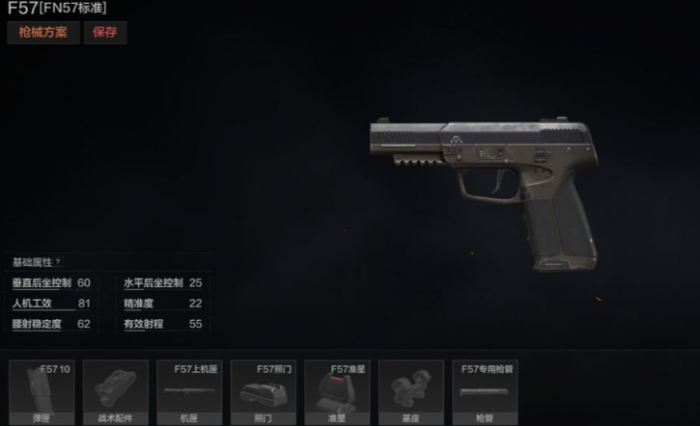This screenshot has width=700, height=426.
Task: Click the 保存 save button
Action: (x=105, y=32)
